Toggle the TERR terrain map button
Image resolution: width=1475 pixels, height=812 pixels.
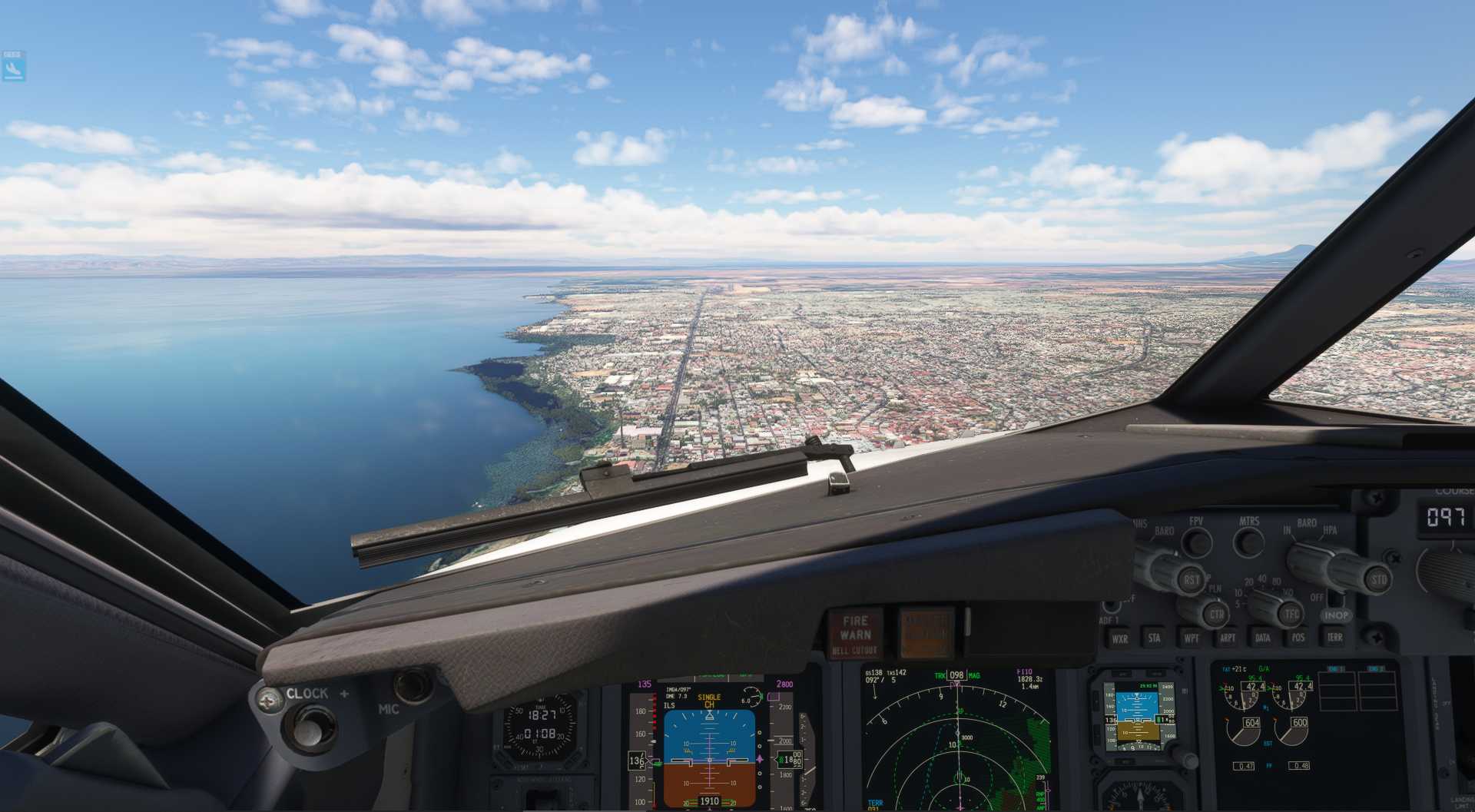1334,637
